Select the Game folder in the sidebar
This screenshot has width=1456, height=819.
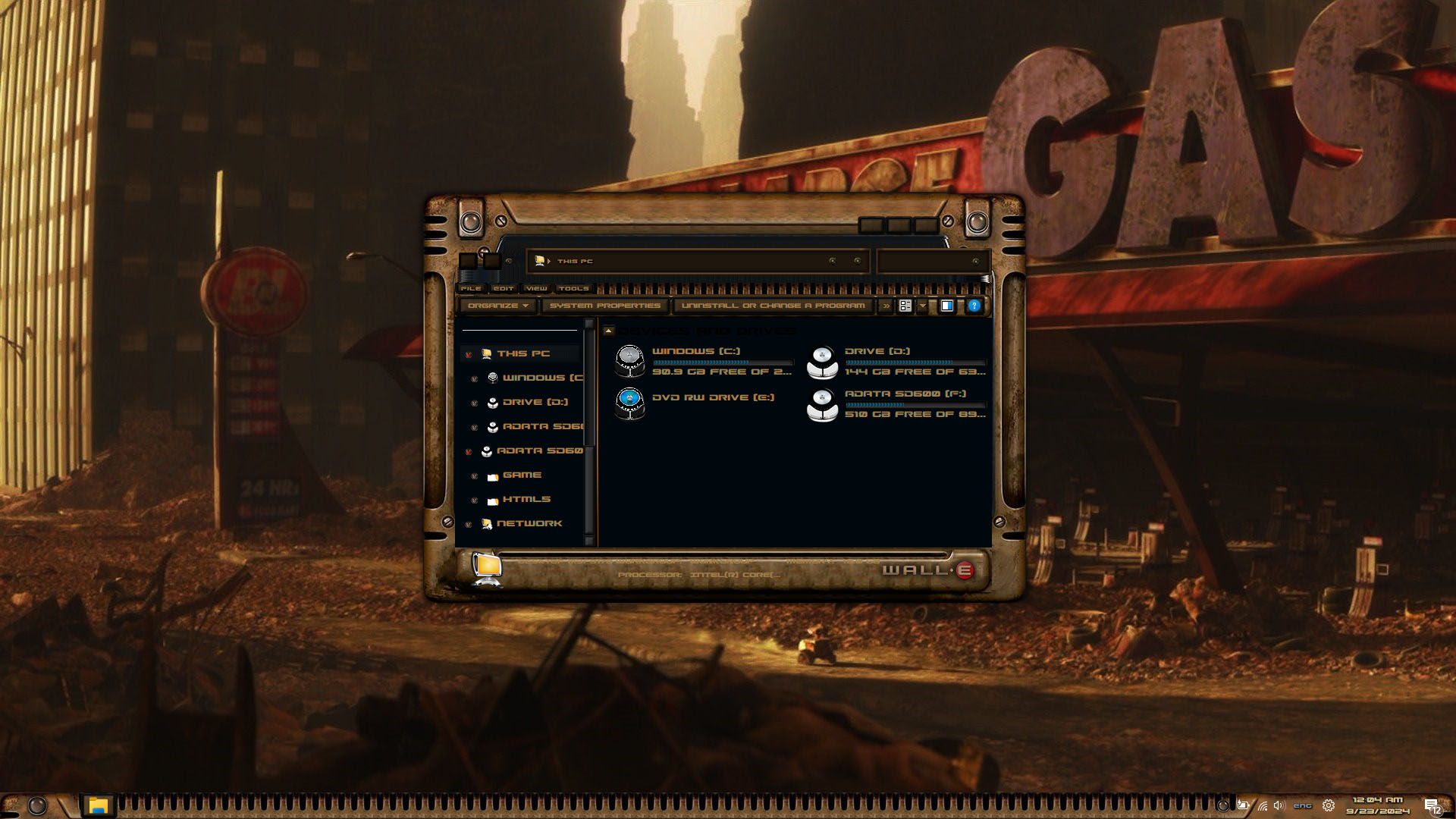(522, 475)
